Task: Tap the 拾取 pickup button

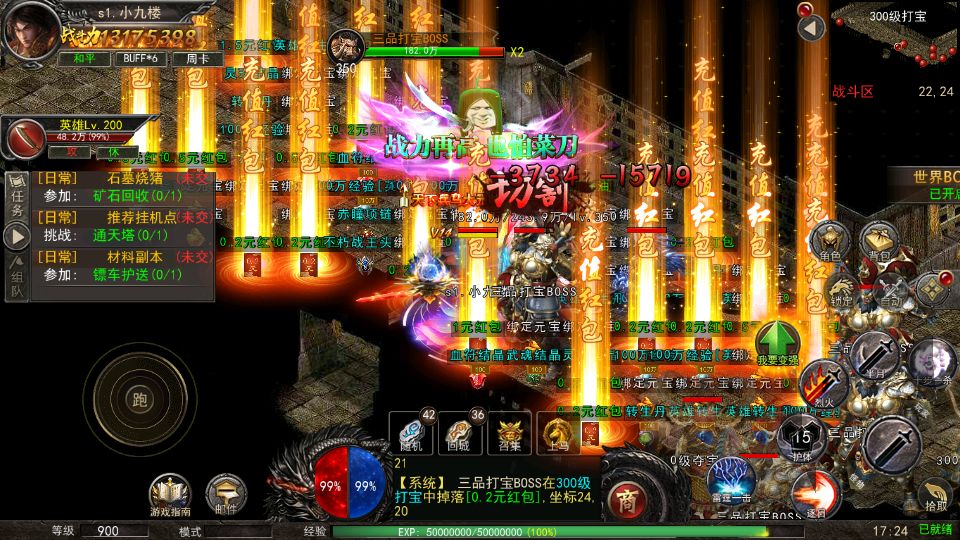Action: (x=933, y=495)
